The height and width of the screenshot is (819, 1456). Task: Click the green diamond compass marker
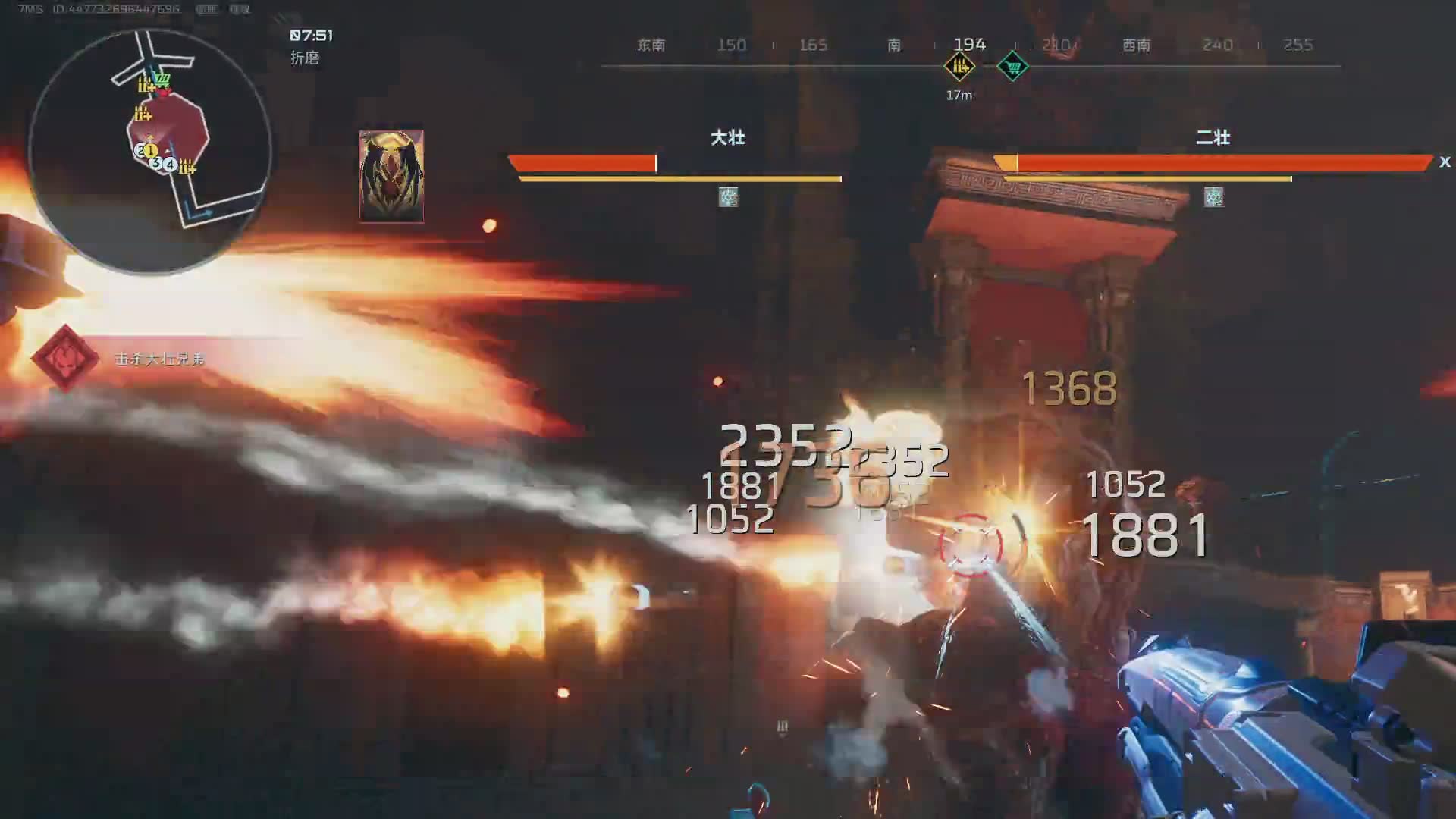1012,67
